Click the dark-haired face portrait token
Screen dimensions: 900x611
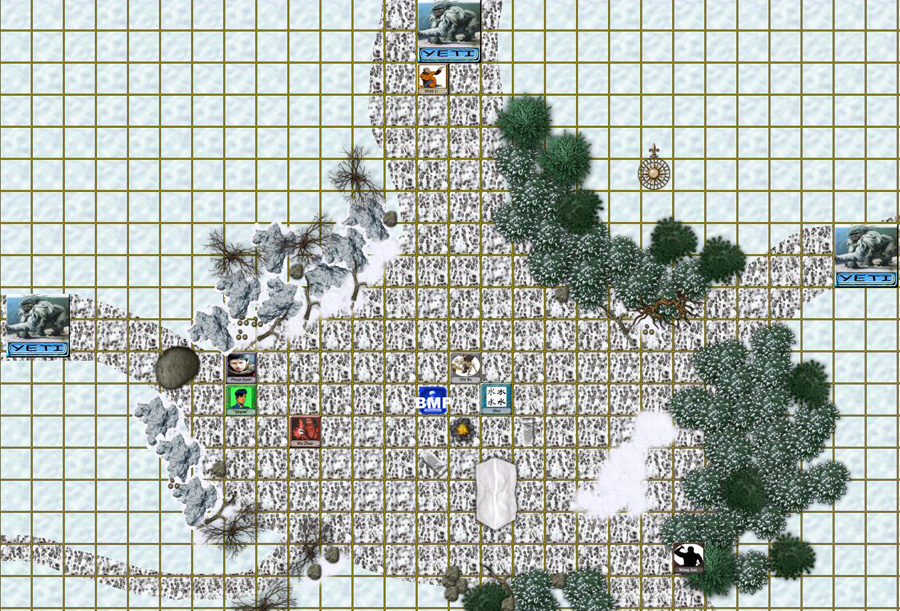(x=241, y=367)
